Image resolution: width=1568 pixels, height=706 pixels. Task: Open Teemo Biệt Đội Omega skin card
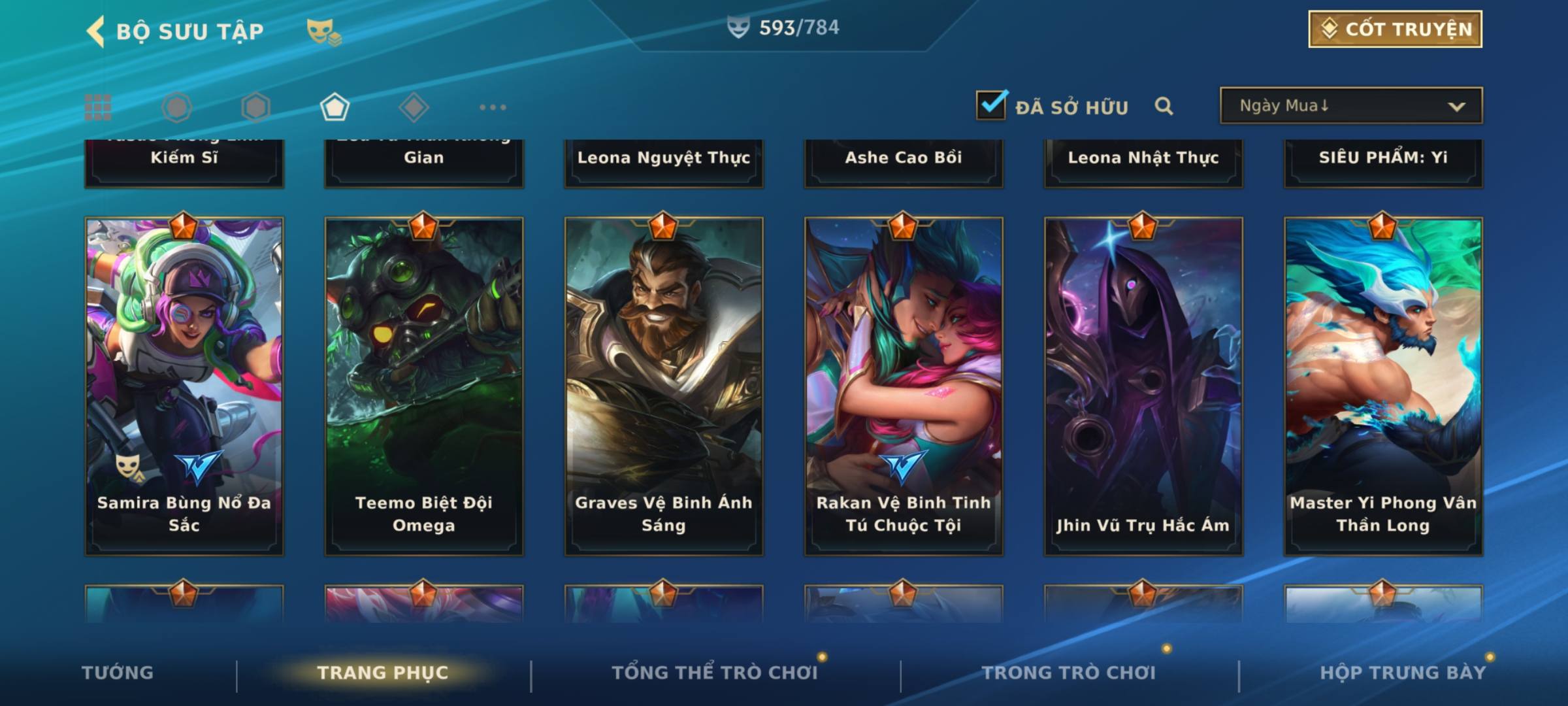pyautogui.click(x=424, y=386)
